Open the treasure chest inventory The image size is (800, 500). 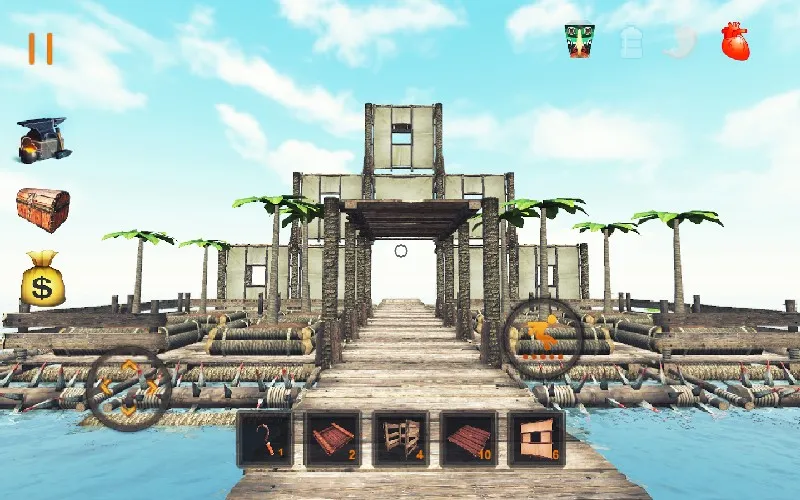pos(43,209)
